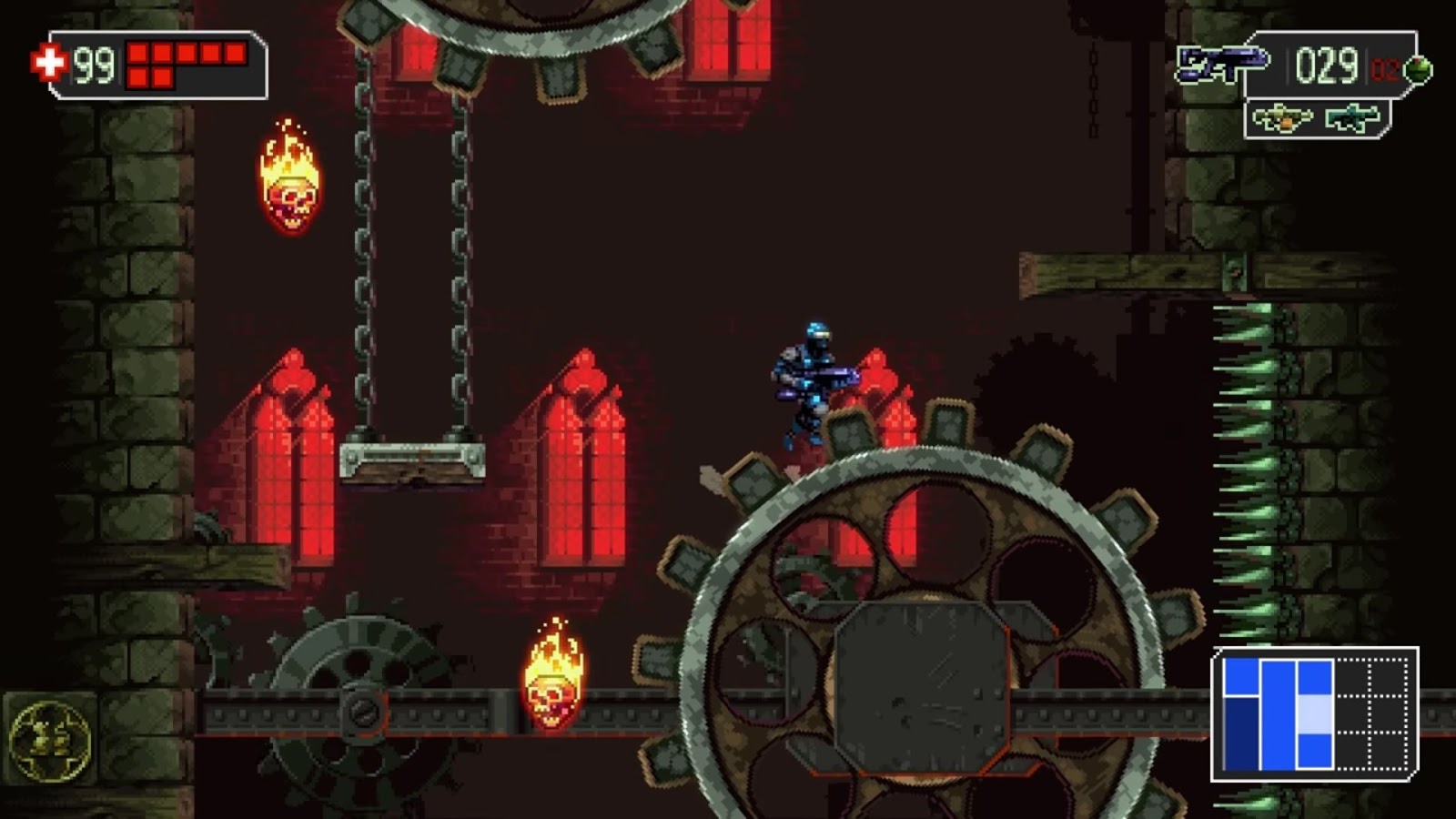Expand the secondary weapons tray
This screenshot has height=819, width=1456.
pos(1319,120)
